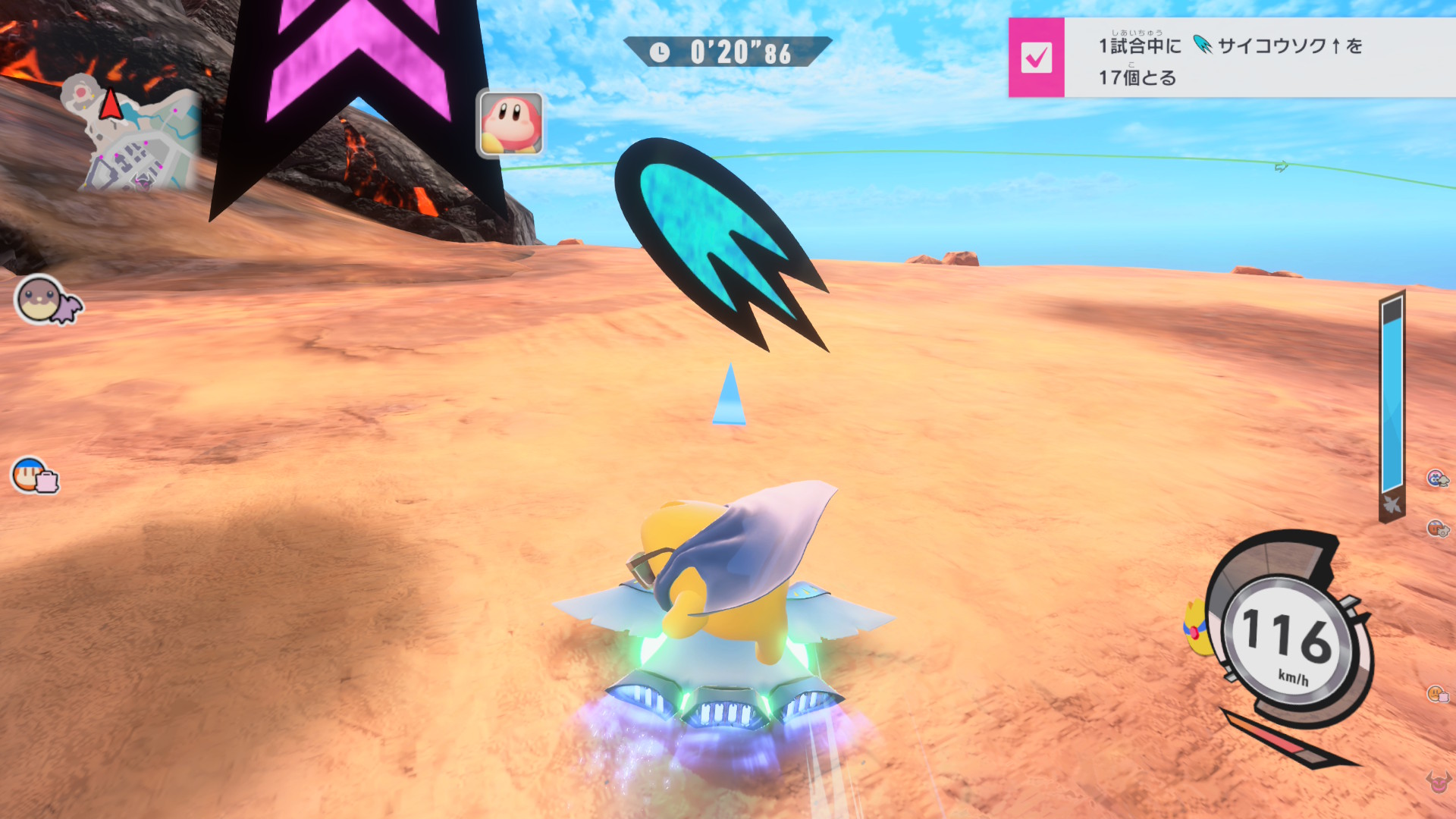Image resolution: width=1456 pixels, height=819 pixels.
Task: Select the Waddle Dee portrait icon
Action: (x=510, y=124)
